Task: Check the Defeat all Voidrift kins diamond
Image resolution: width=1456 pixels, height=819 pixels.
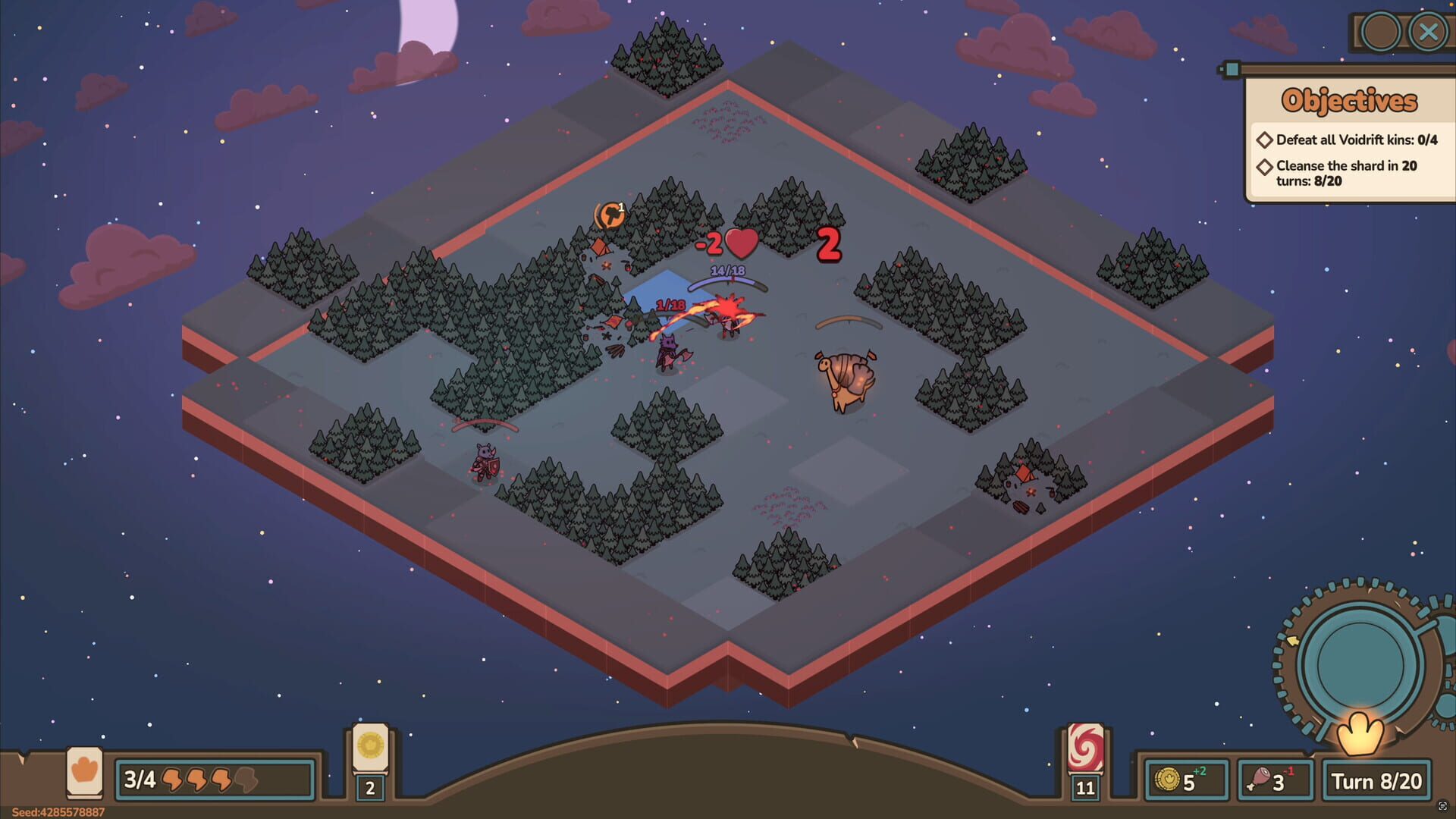Action: (1263, 140)
